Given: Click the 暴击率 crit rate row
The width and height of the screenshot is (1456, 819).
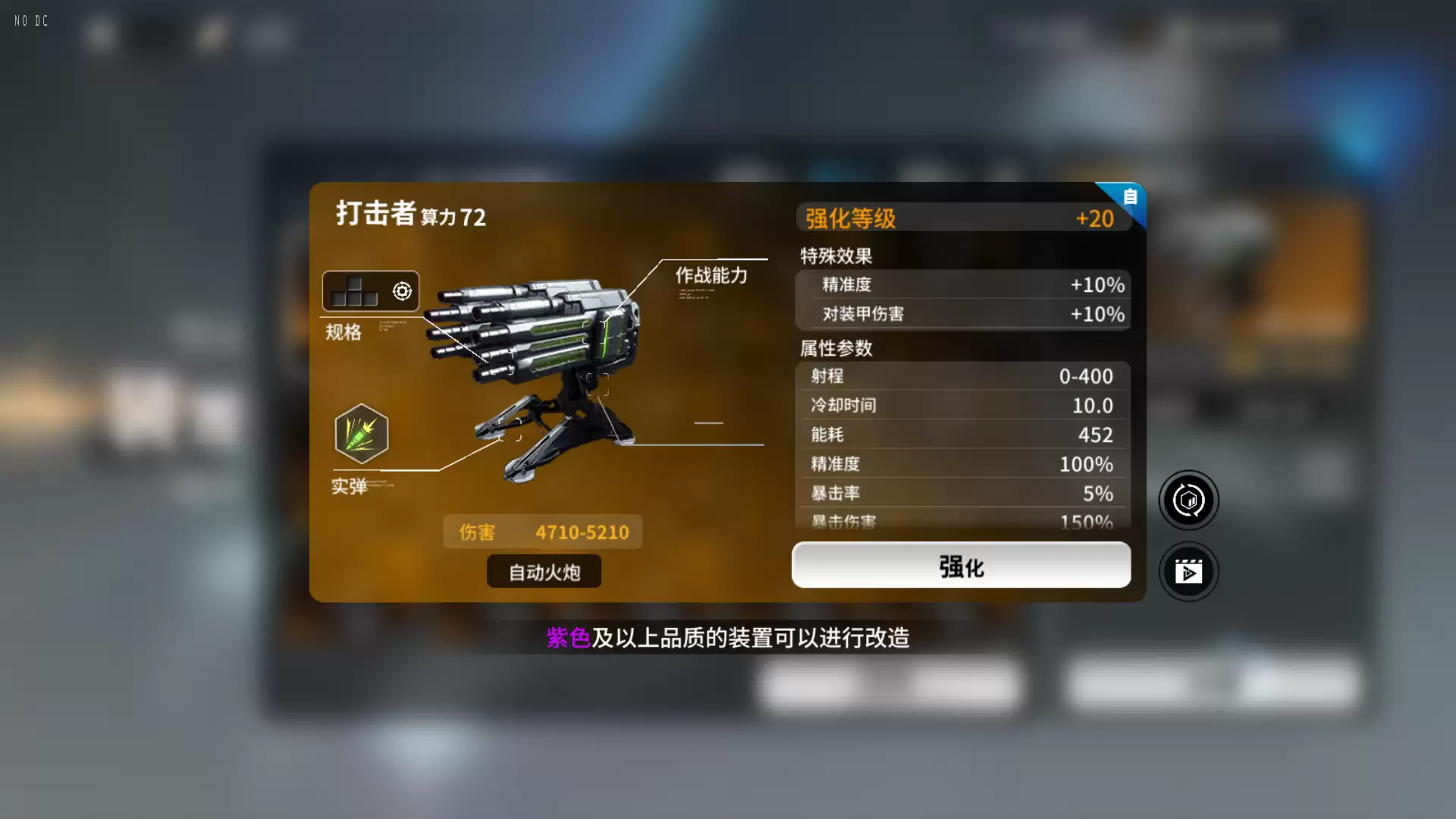Looking at the screenshot, I should point(961,493).
